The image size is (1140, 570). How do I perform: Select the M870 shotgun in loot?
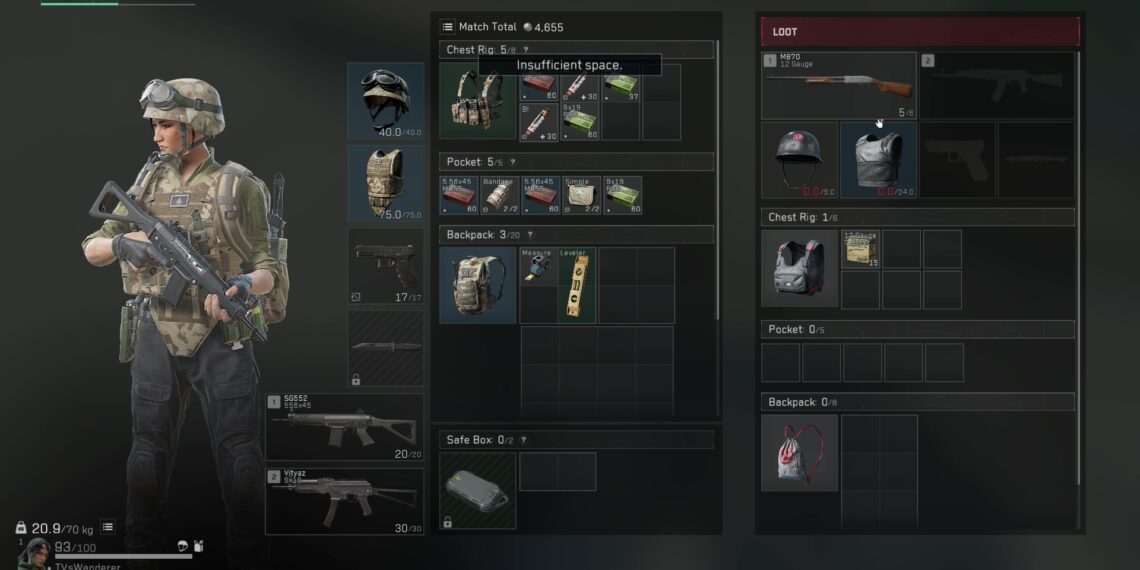pos(838,86)
